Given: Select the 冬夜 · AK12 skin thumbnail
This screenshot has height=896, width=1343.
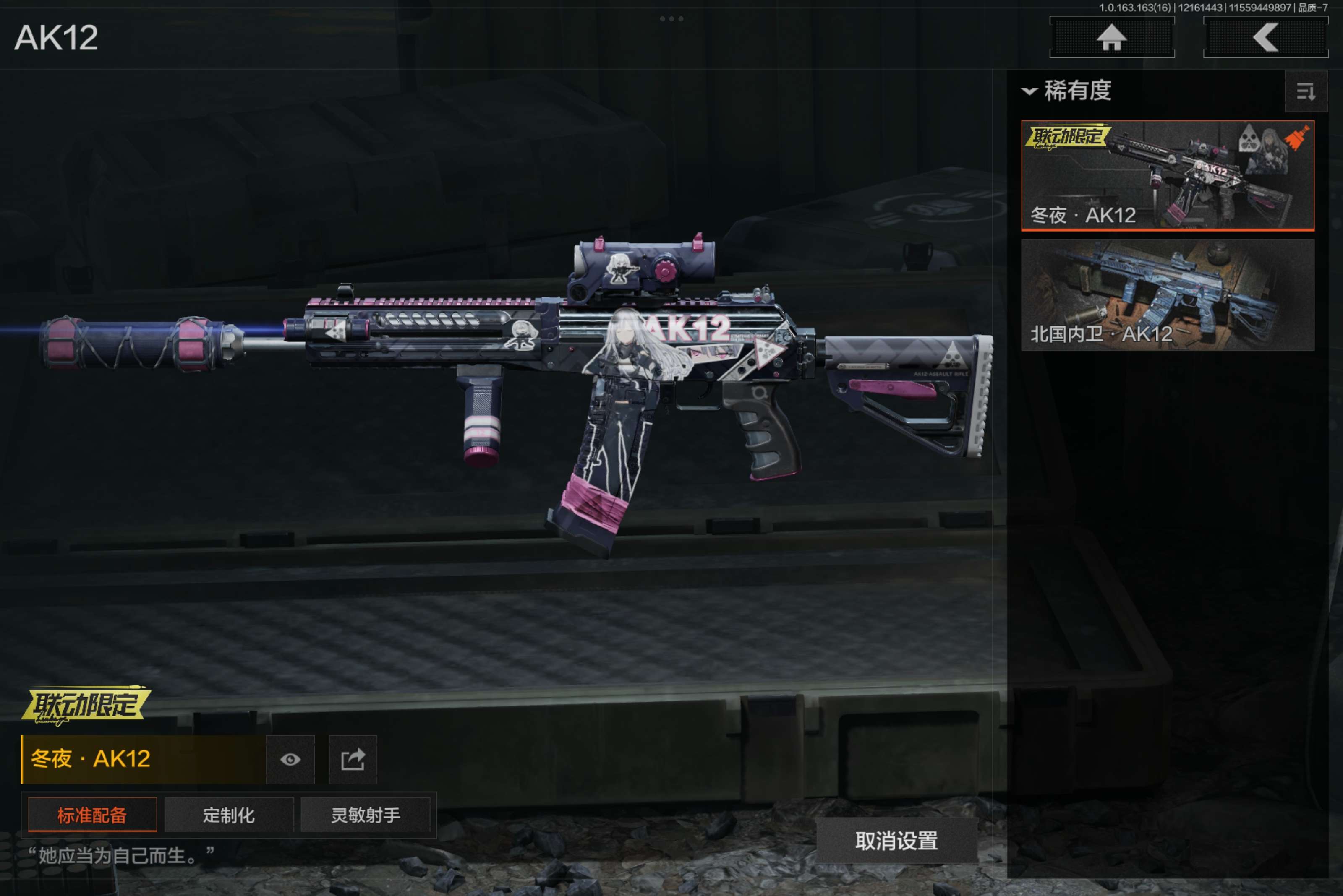Looking at the screenshot, I should (1167, 175).
